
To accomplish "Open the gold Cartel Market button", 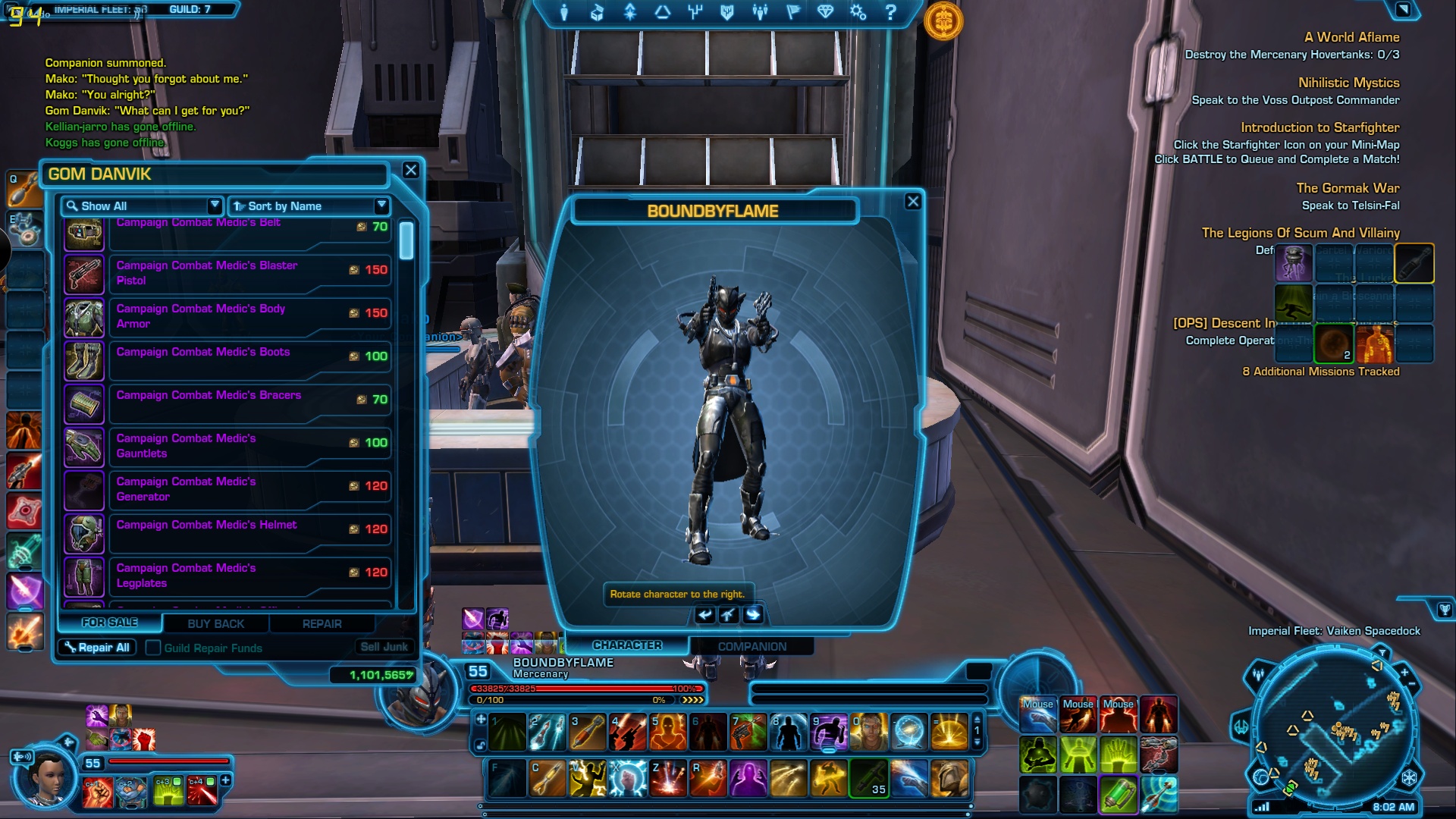I will [x=943, y=21].
